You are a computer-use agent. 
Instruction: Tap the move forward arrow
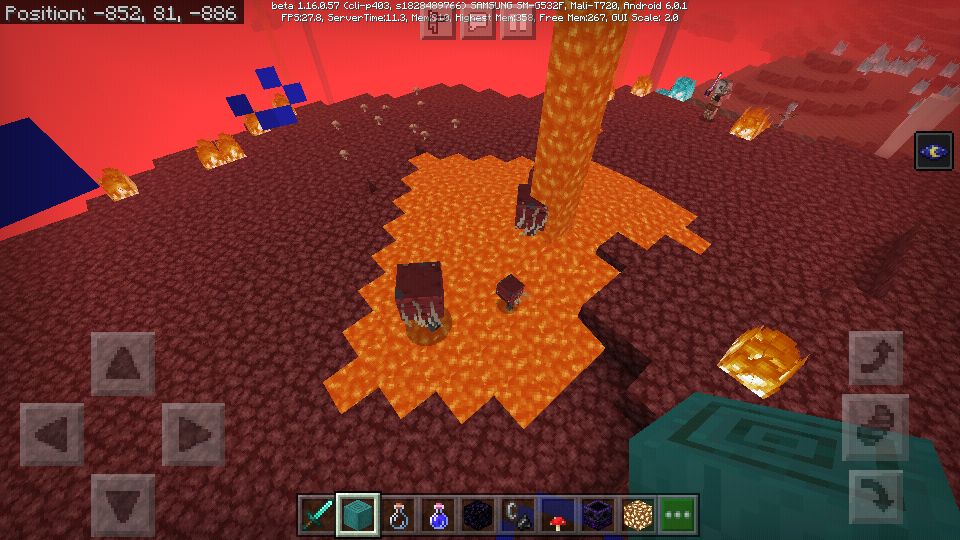(x=123, y=364)
